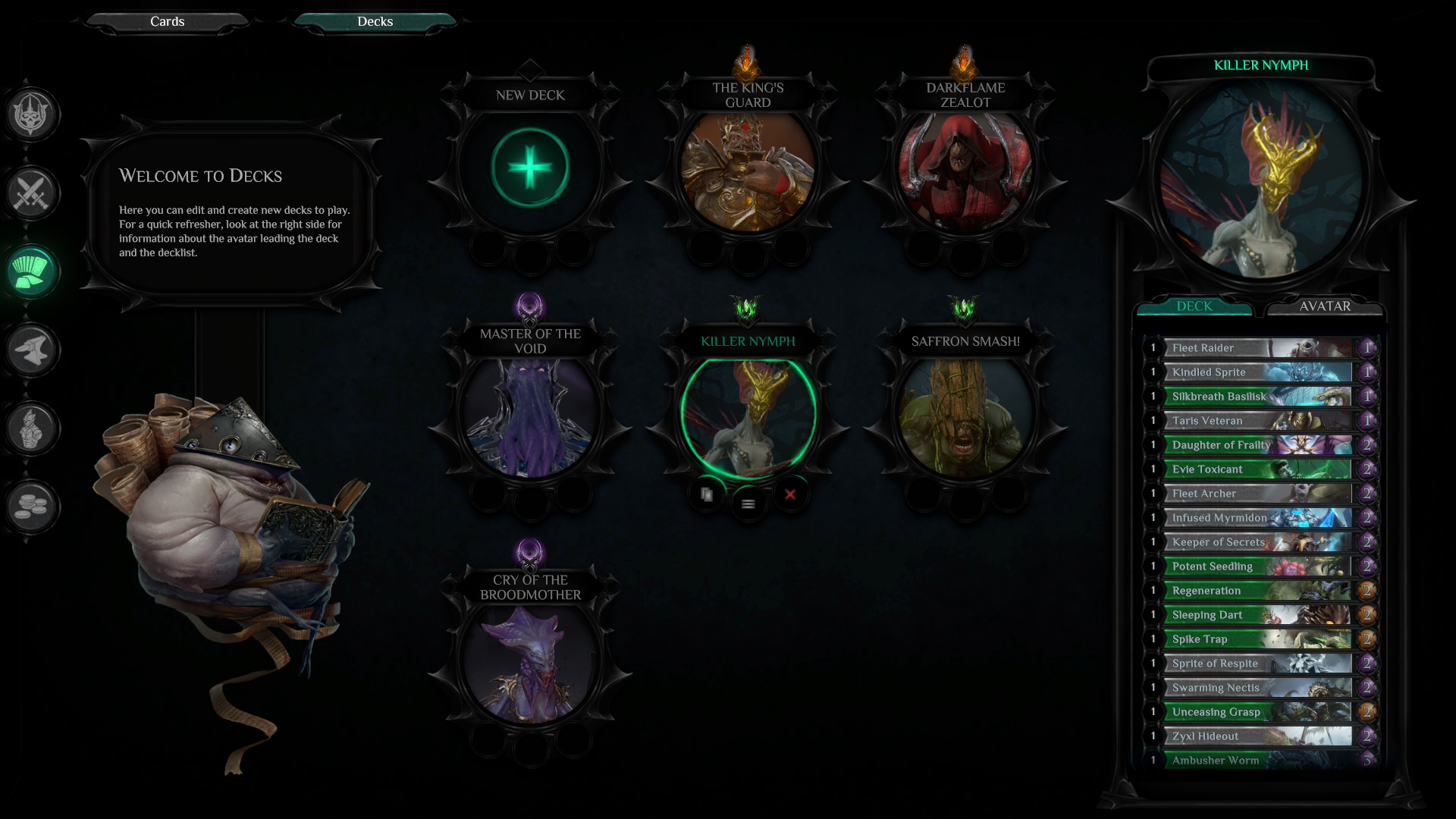Copy the Killer Nymph deck
The width and height of the screenshot is (1456, 819).
point(707,494)
